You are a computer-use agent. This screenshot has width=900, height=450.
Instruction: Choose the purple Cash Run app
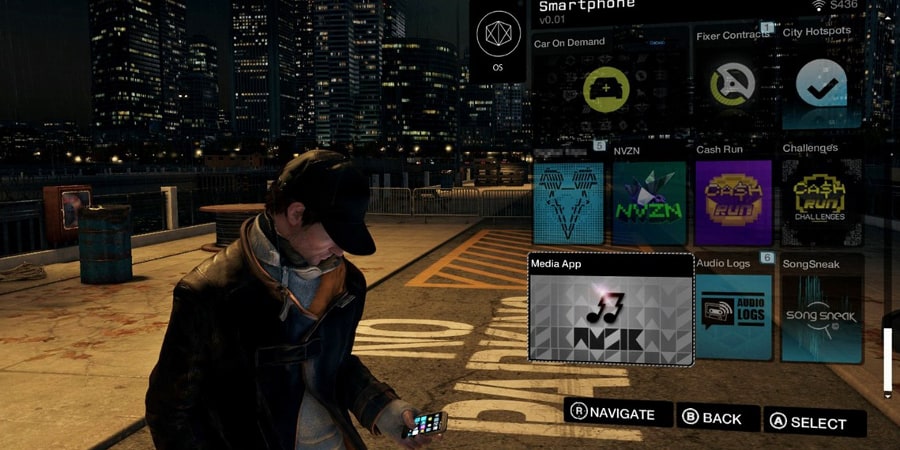[x=733, y=202]
